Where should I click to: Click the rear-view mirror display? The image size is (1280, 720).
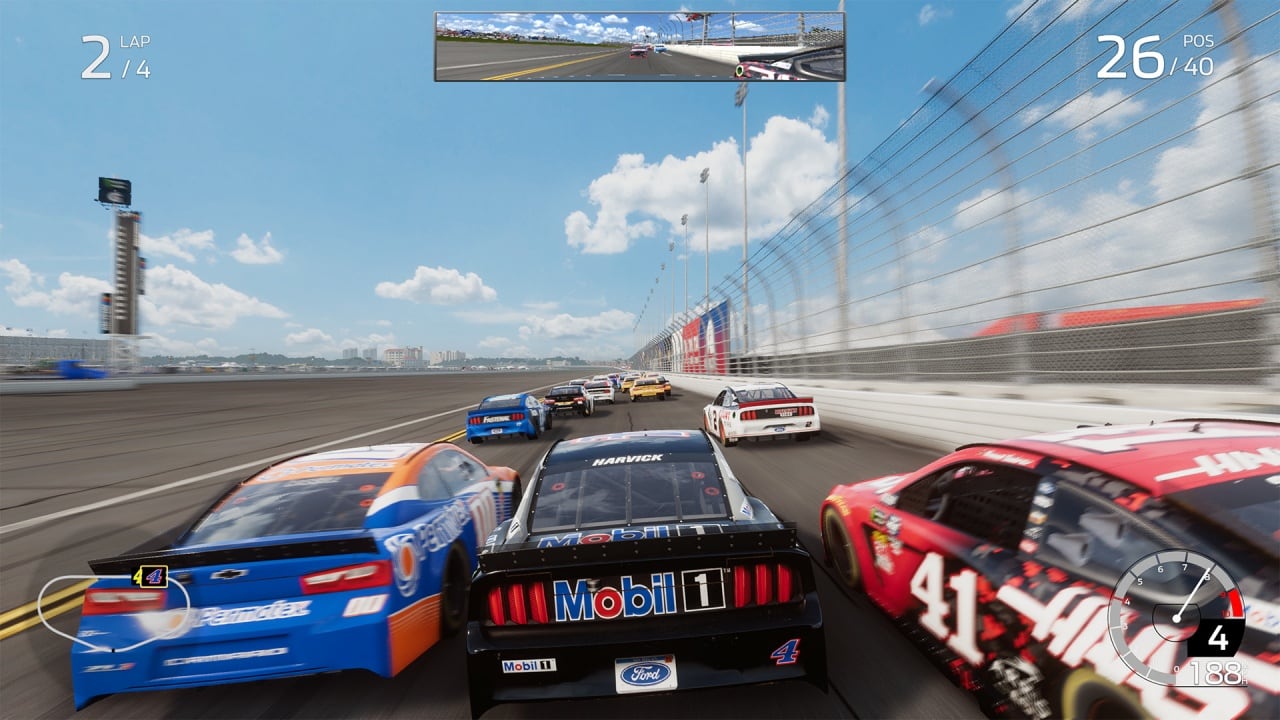(x=639, y=46)
